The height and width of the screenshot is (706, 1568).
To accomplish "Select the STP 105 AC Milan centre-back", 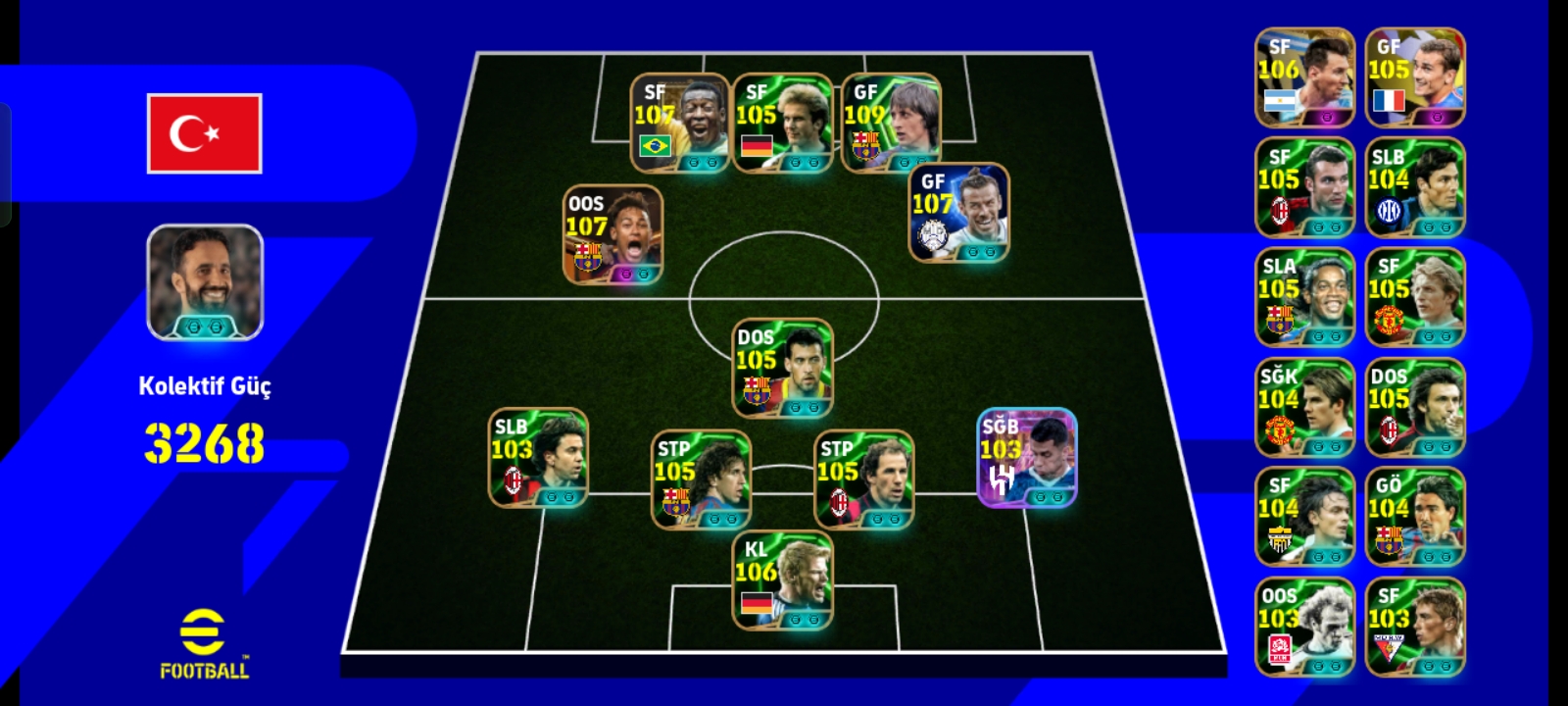I will pos(863,479).
